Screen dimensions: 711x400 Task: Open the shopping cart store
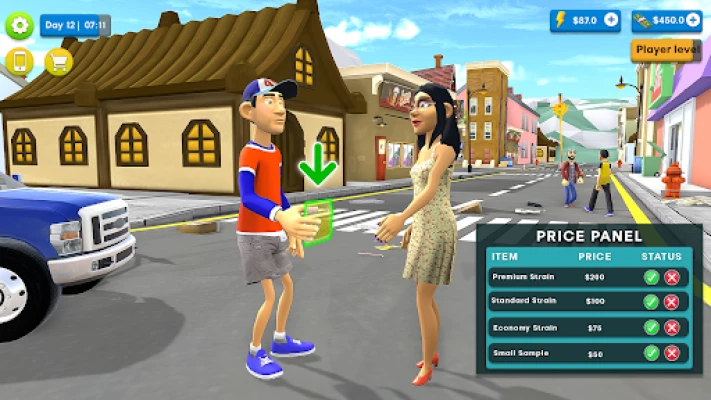[x=59, y=61]
